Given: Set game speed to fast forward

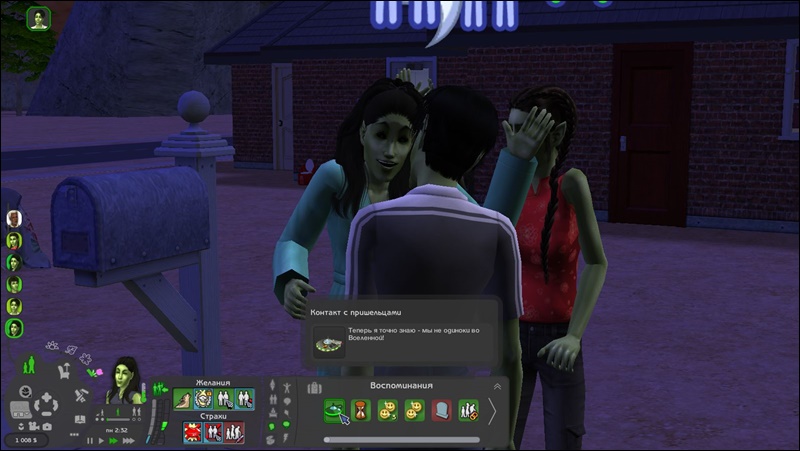Looking at the screenshot, I should click(113, 440).
